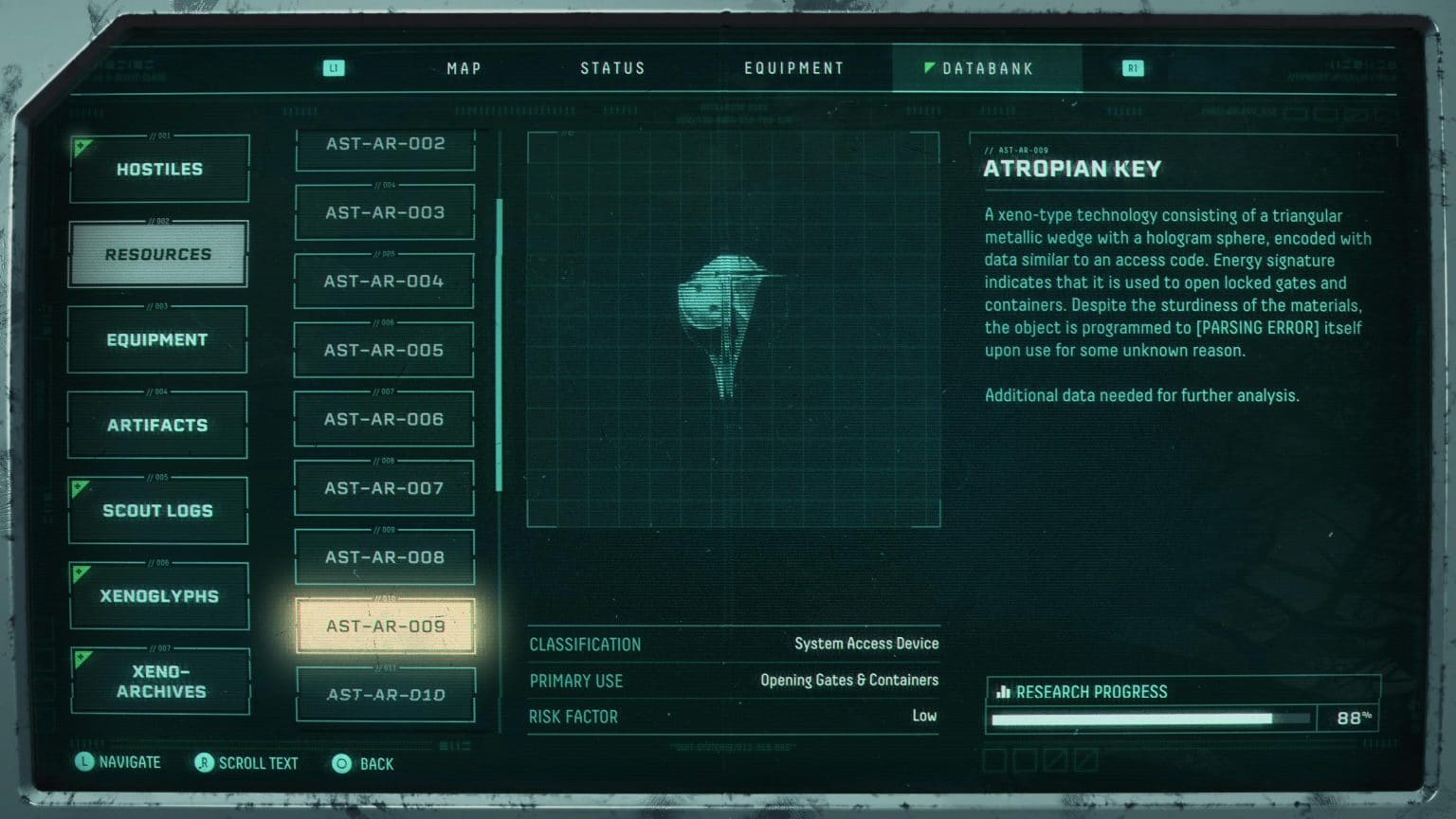Show the Artifacts category
The width and height of the screenshot is (1456, 819).
click(157, 425)
